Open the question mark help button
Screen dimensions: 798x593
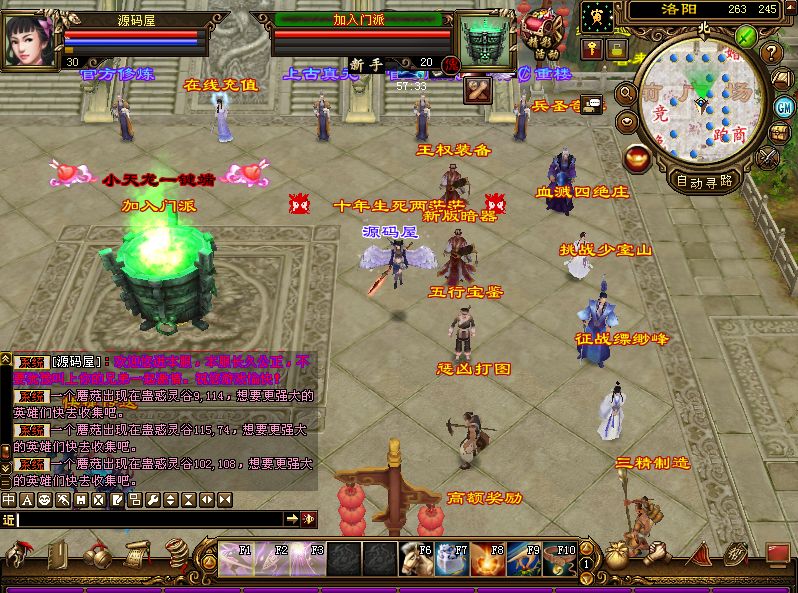771,53
